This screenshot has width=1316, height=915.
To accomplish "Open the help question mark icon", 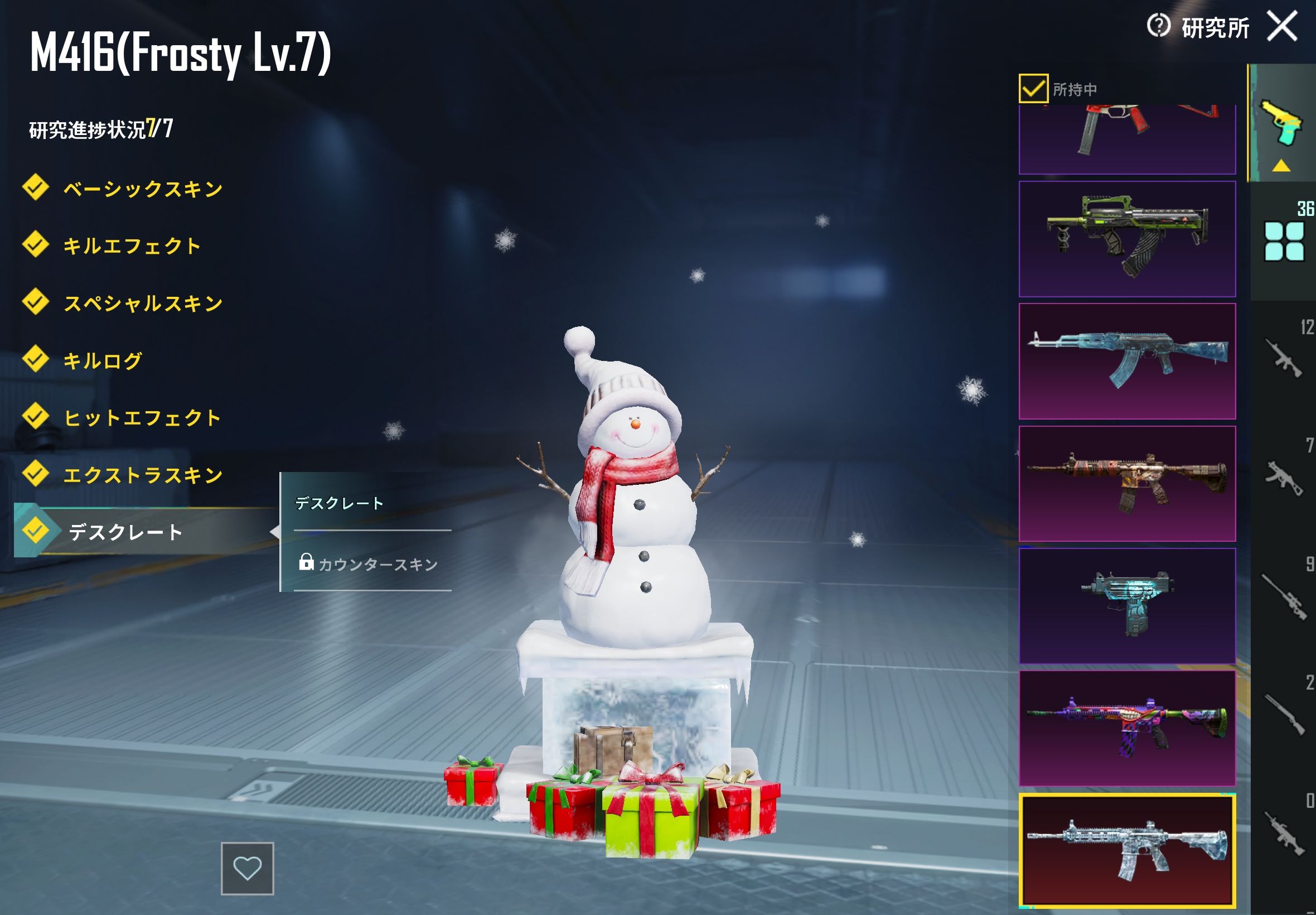I will point(1158,26).
